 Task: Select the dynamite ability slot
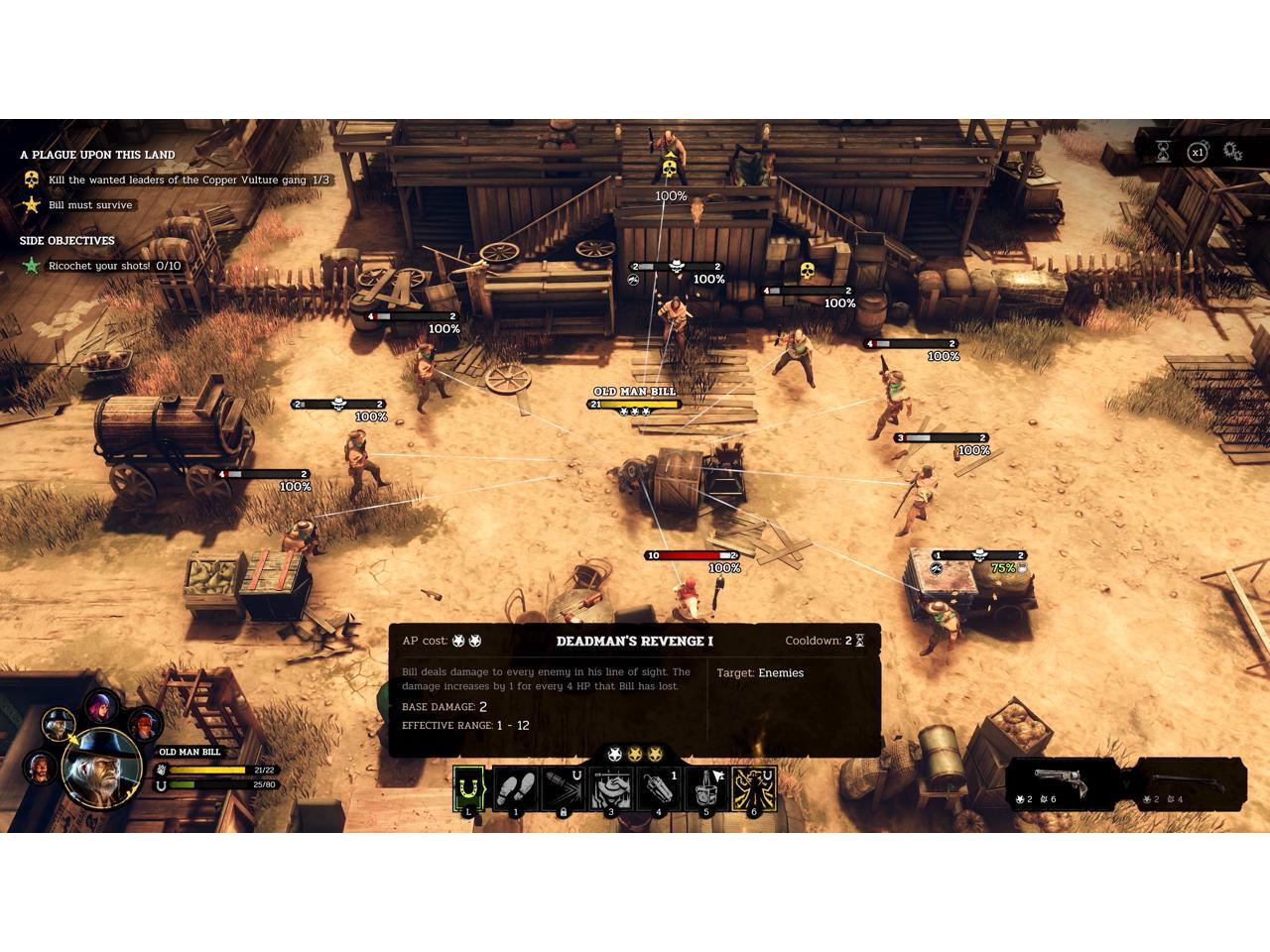click(658, 789)
